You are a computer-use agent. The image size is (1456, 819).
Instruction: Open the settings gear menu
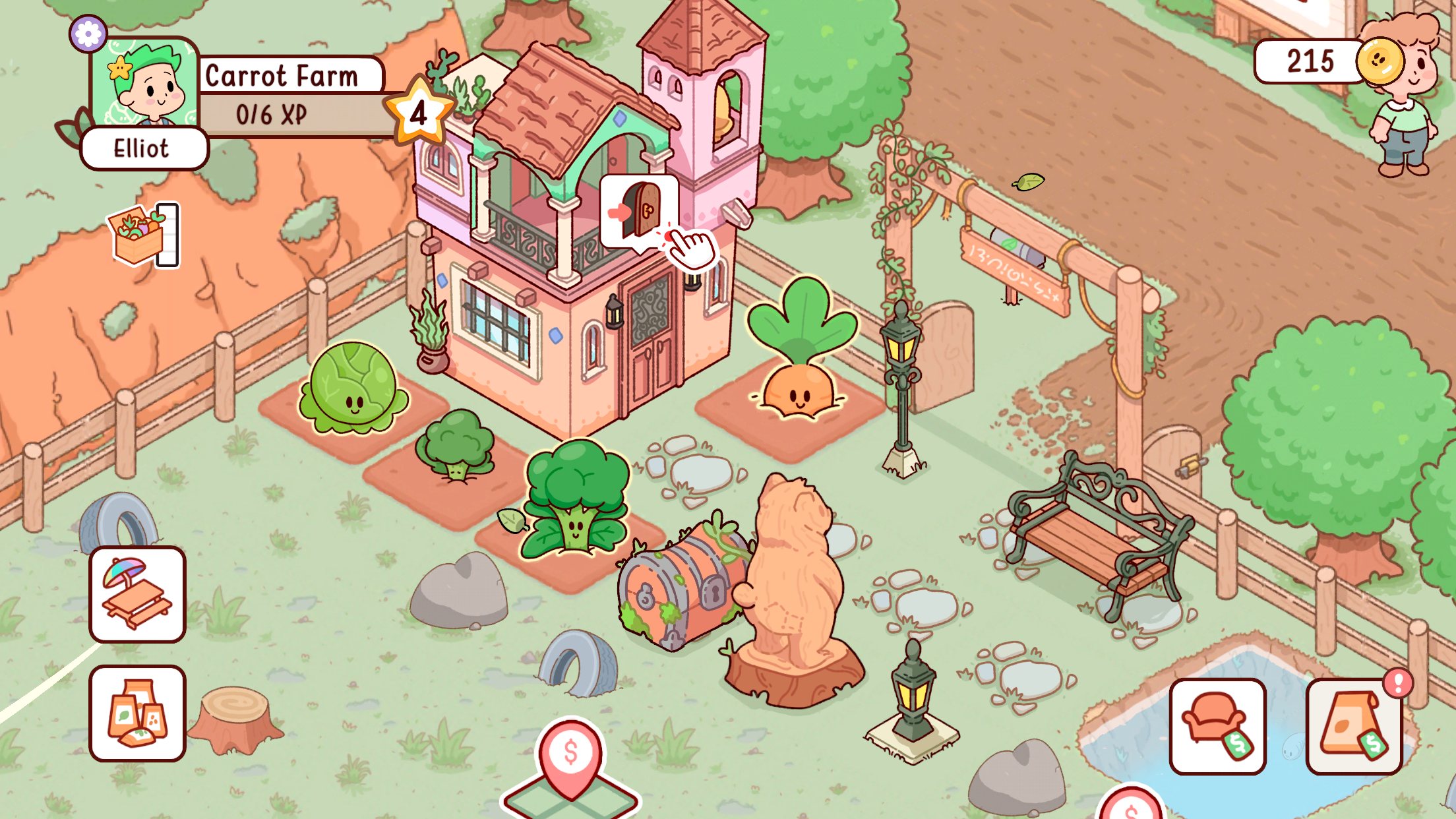click(89, 32)
